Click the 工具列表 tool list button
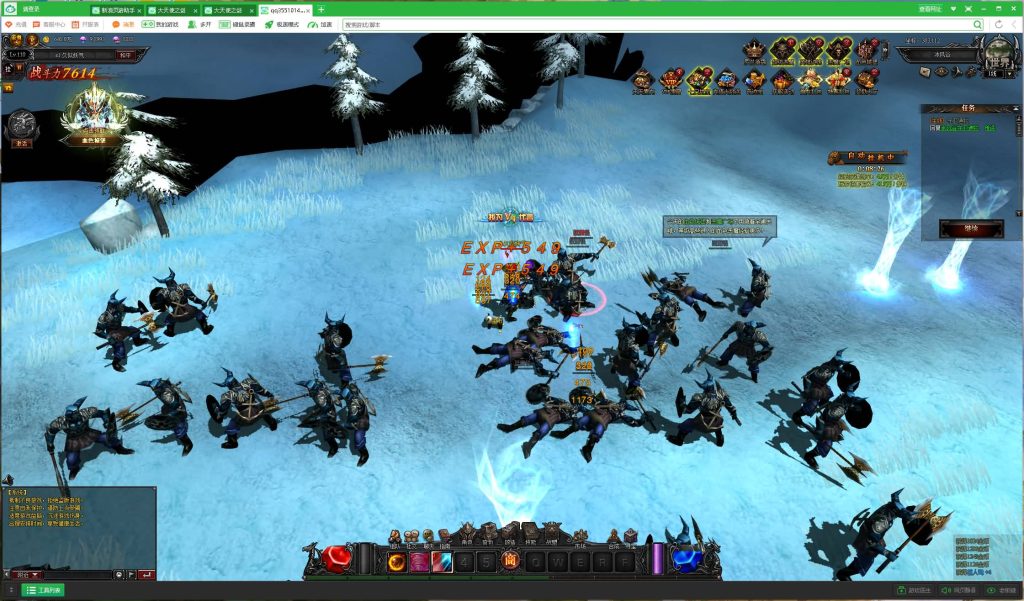The image size is (1024, 601). coord(43,591)
